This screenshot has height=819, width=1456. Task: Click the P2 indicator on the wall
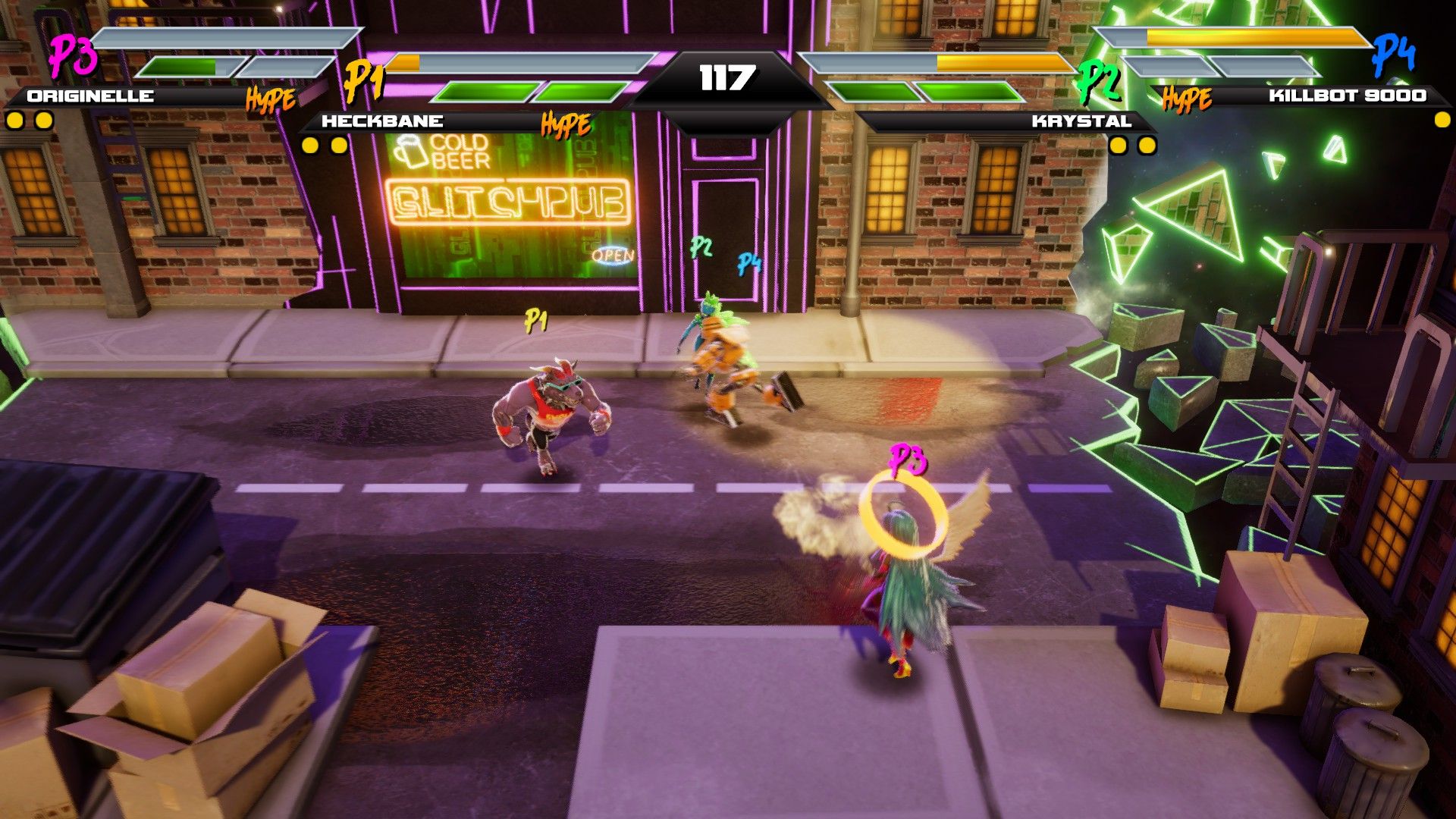click(701, 246)
